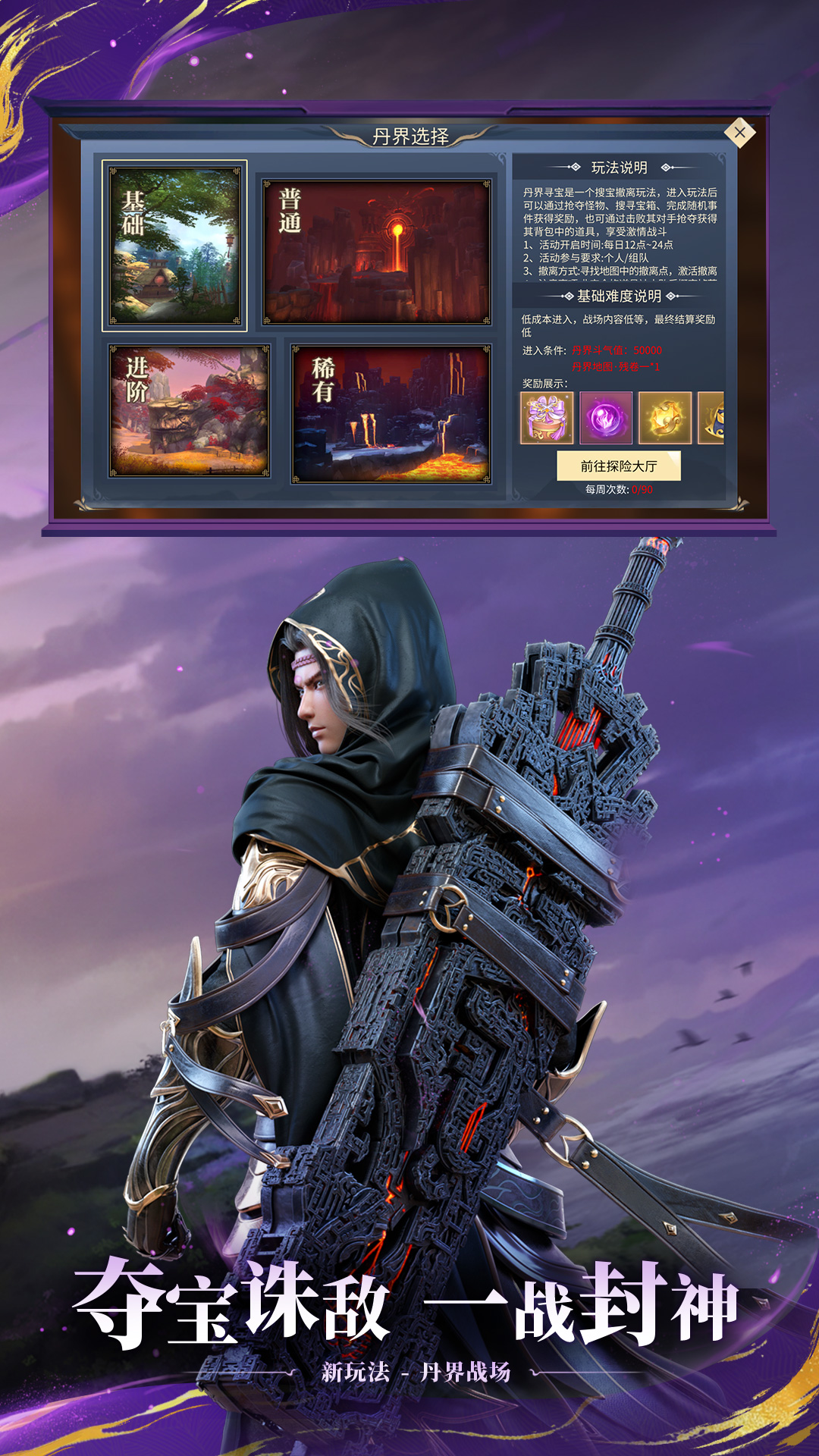Inspect the pink gift box reward
The height and width of the screenshot is (1456, 819).
tap(547, 418)
